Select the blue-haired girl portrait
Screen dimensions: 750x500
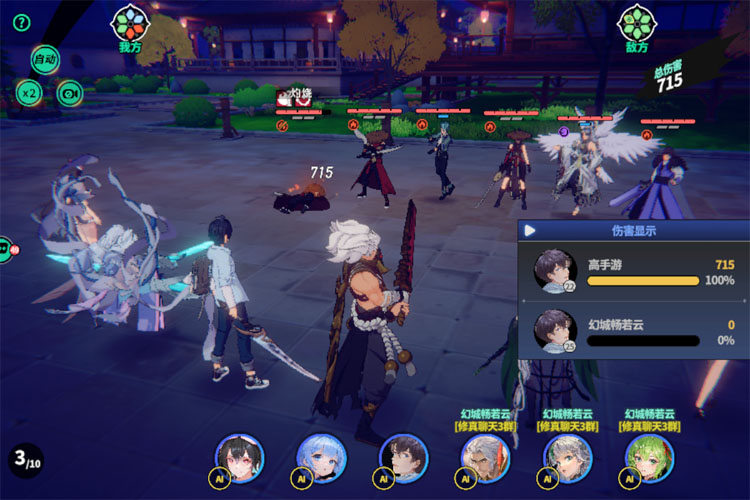[321, 458]
